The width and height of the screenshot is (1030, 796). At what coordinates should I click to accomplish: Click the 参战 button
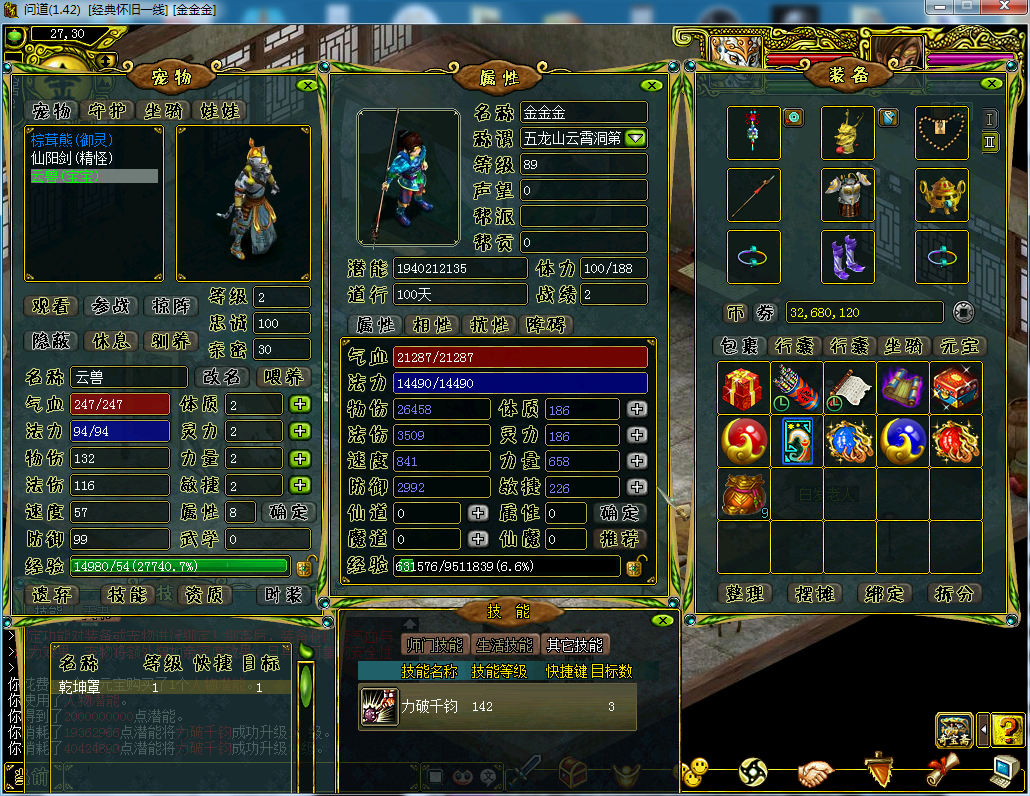111,306
